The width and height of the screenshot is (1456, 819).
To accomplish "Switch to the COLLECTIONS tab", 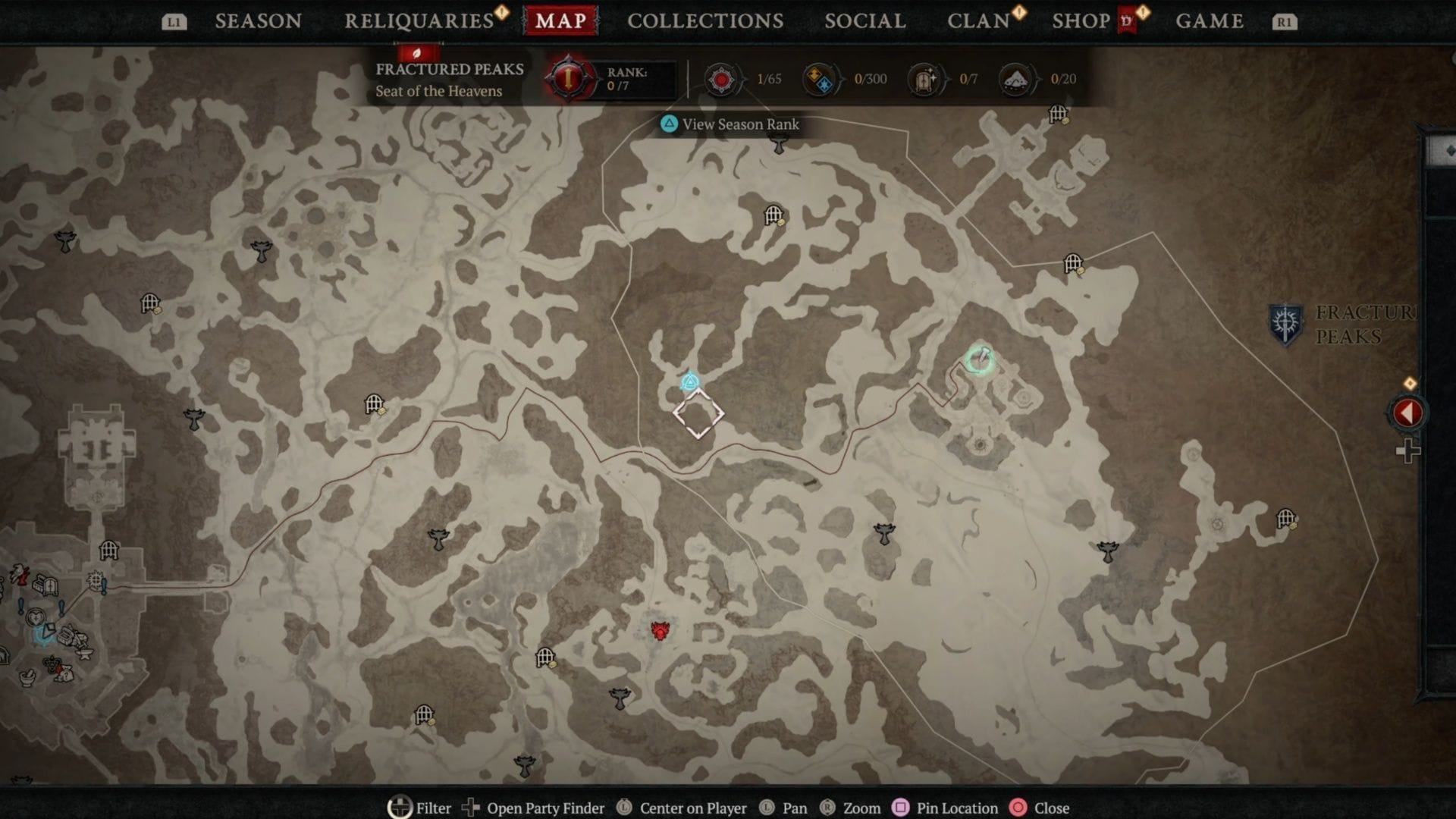I will click(705, 20).
